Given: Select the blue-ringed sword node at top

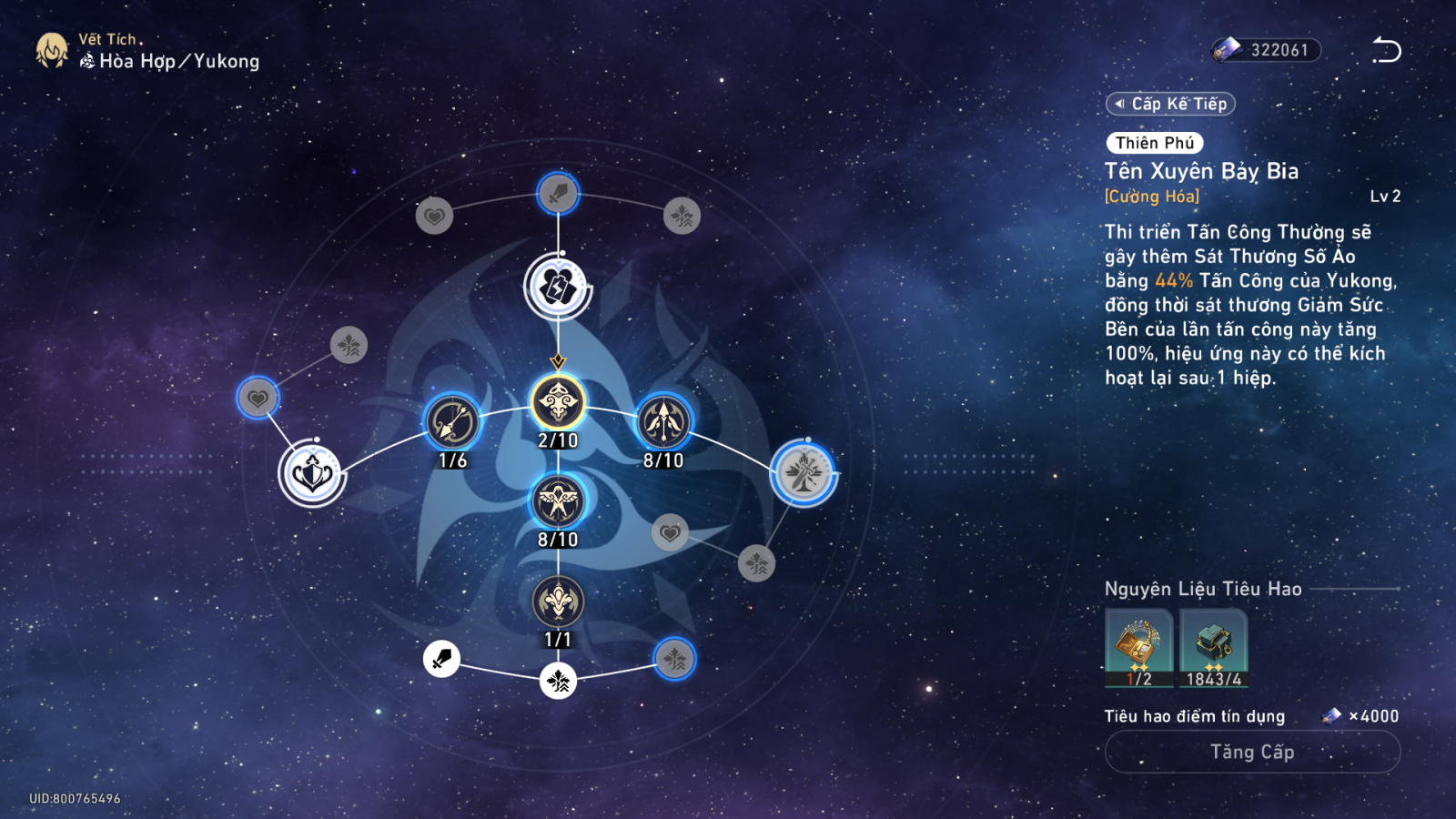Looking at the screenshot, I should pos(558,193).
